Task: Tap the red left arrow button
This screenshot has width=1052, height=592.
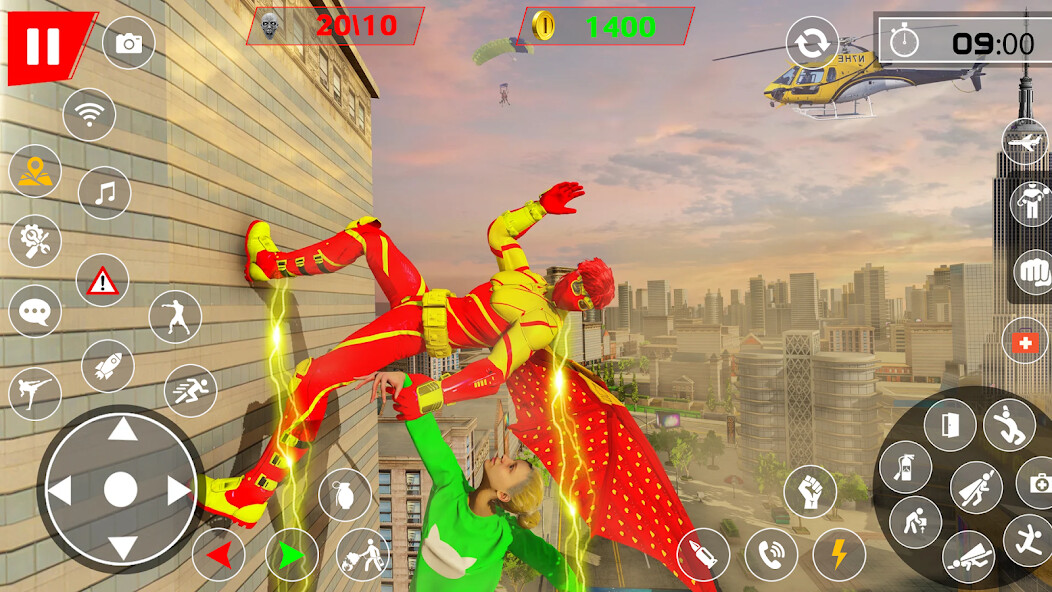Action: coord(219,555)
